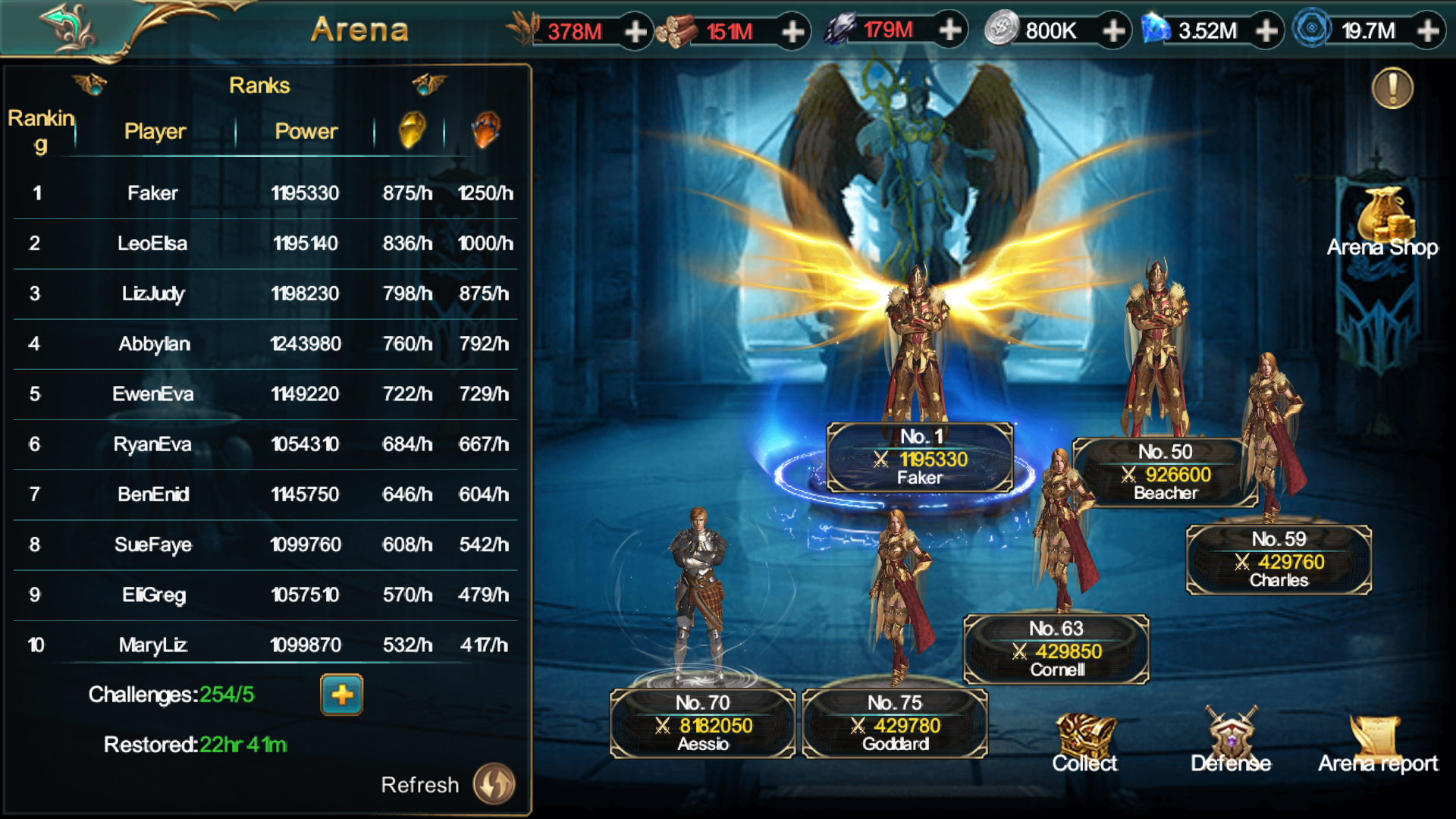Select Abbylan's row in the Ranks list
The image size is (1456, 819).
(265, 344)
